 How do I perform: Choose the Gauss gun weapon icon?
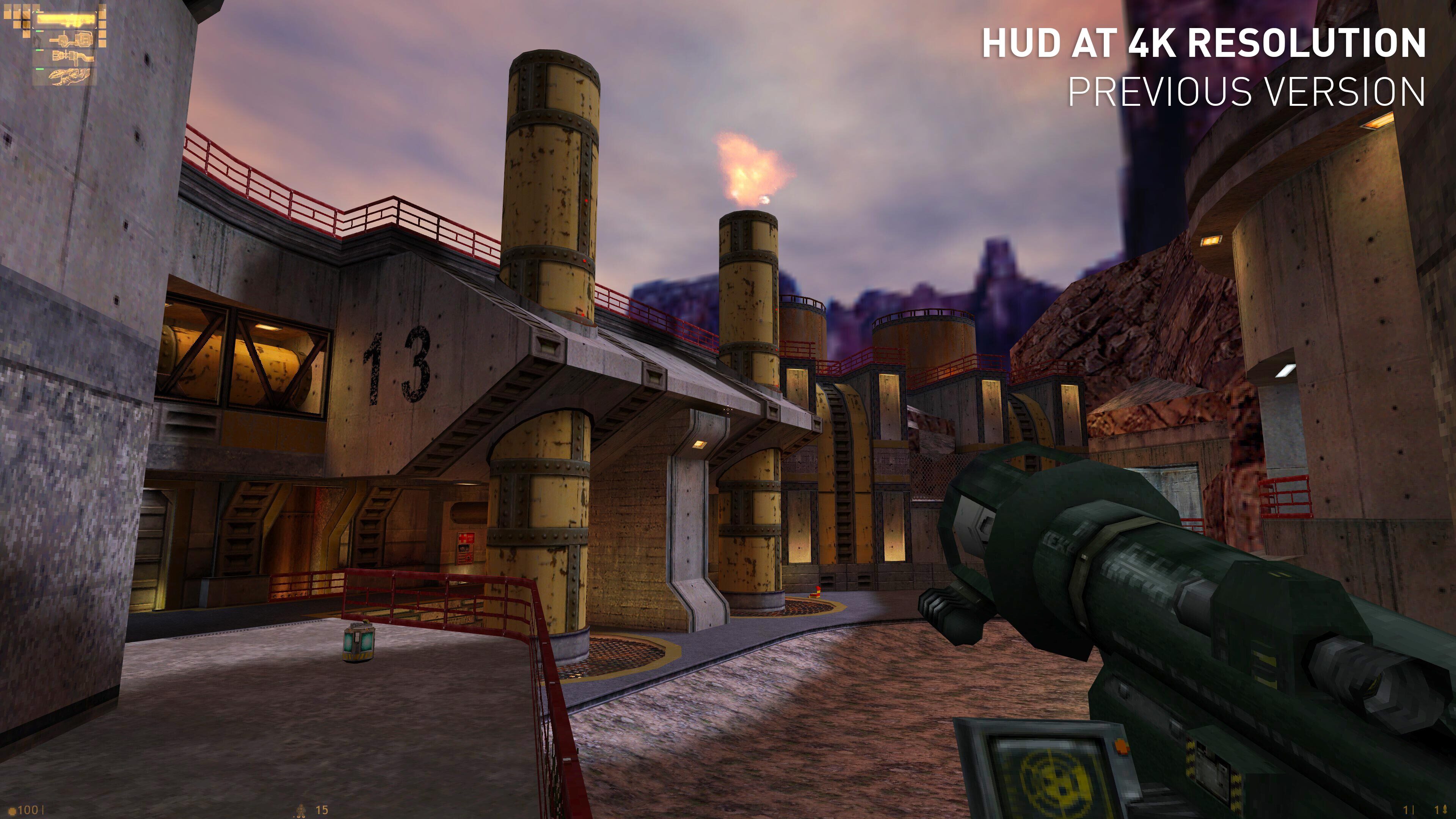click(x=71, y=39)
